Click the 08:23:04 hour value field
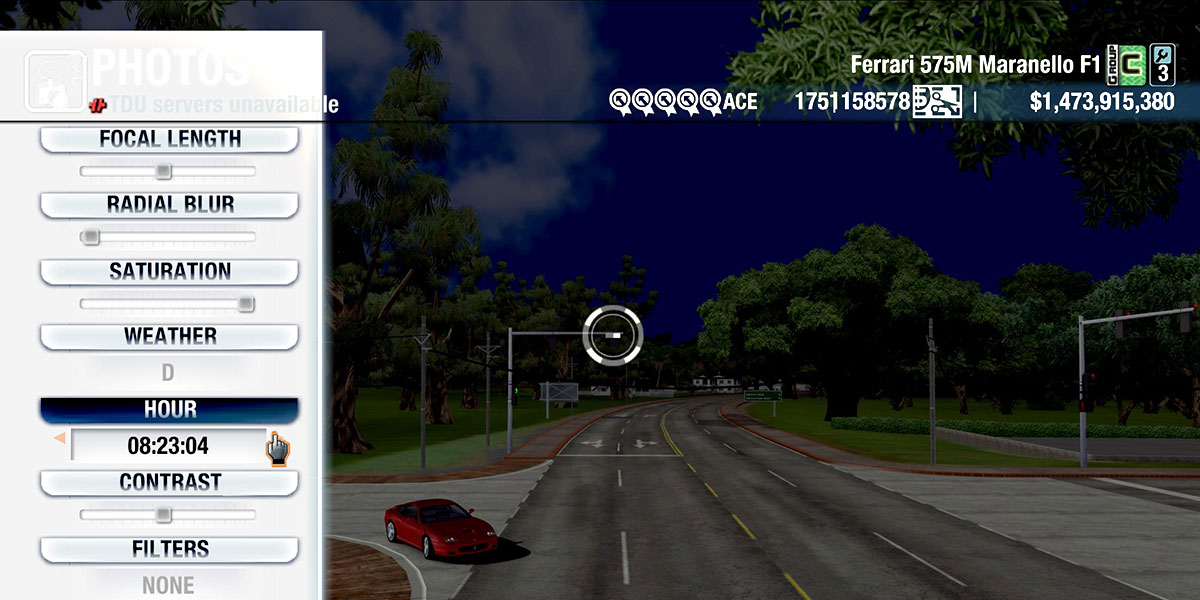 tap(167, 445)
